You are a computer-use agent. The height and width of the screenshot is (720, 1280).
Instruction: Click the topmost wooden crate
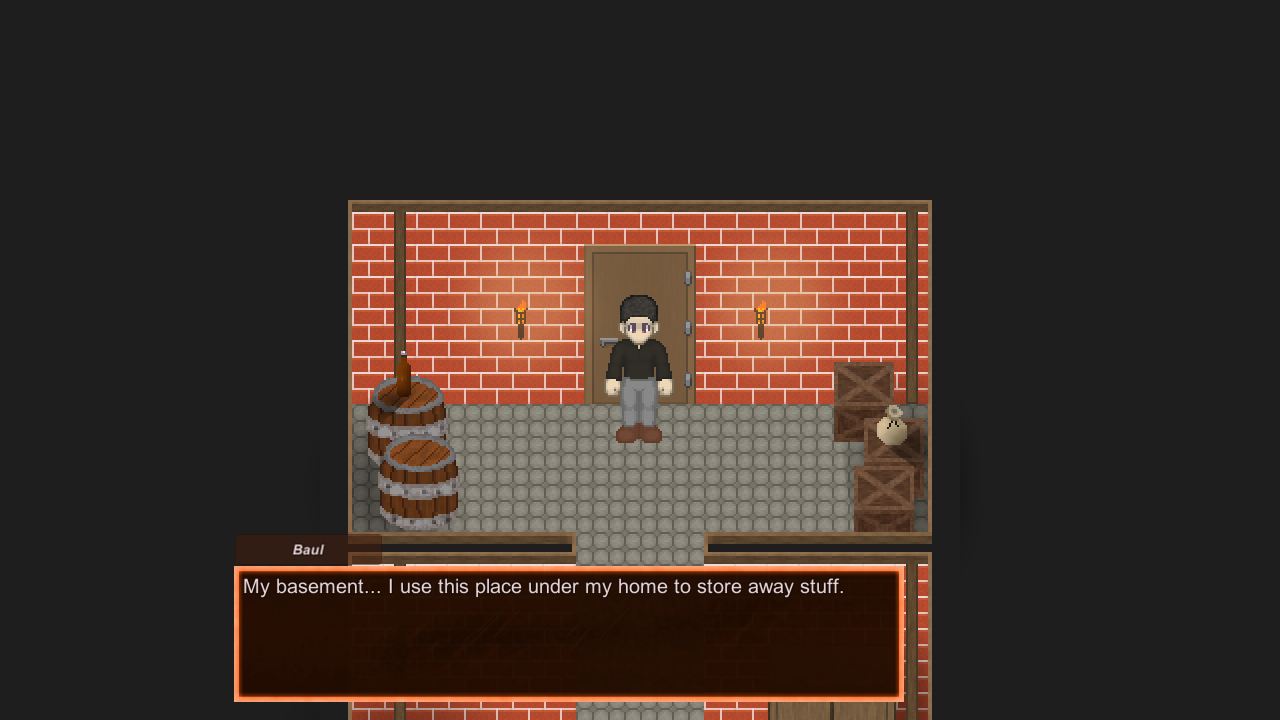coord(862,385)
